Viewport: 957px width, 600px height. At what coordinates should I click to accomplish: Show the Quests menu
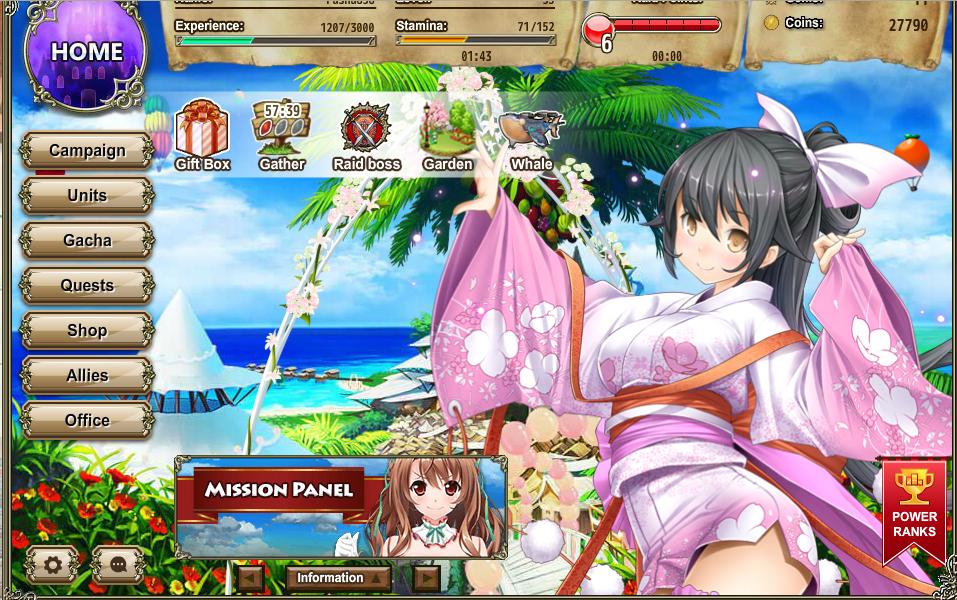point(87,286)
